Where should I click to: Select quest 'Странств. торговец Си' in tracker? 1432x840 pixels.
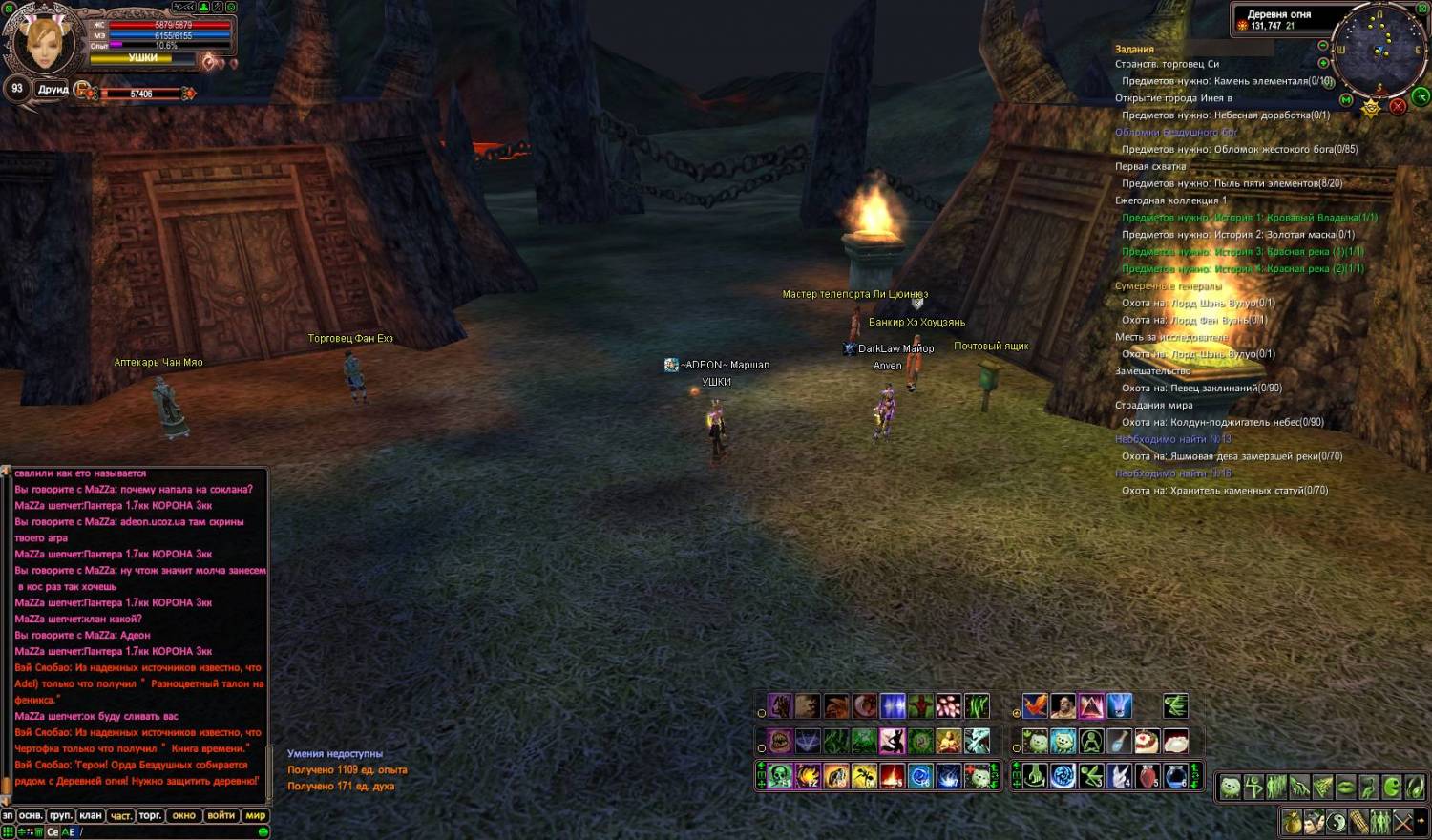coord(1167,64)
